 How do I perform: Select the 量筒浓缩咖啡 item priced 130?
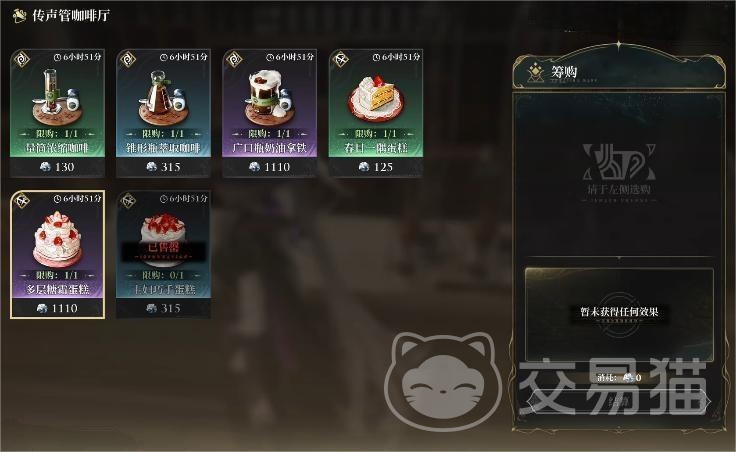[56, 112]
